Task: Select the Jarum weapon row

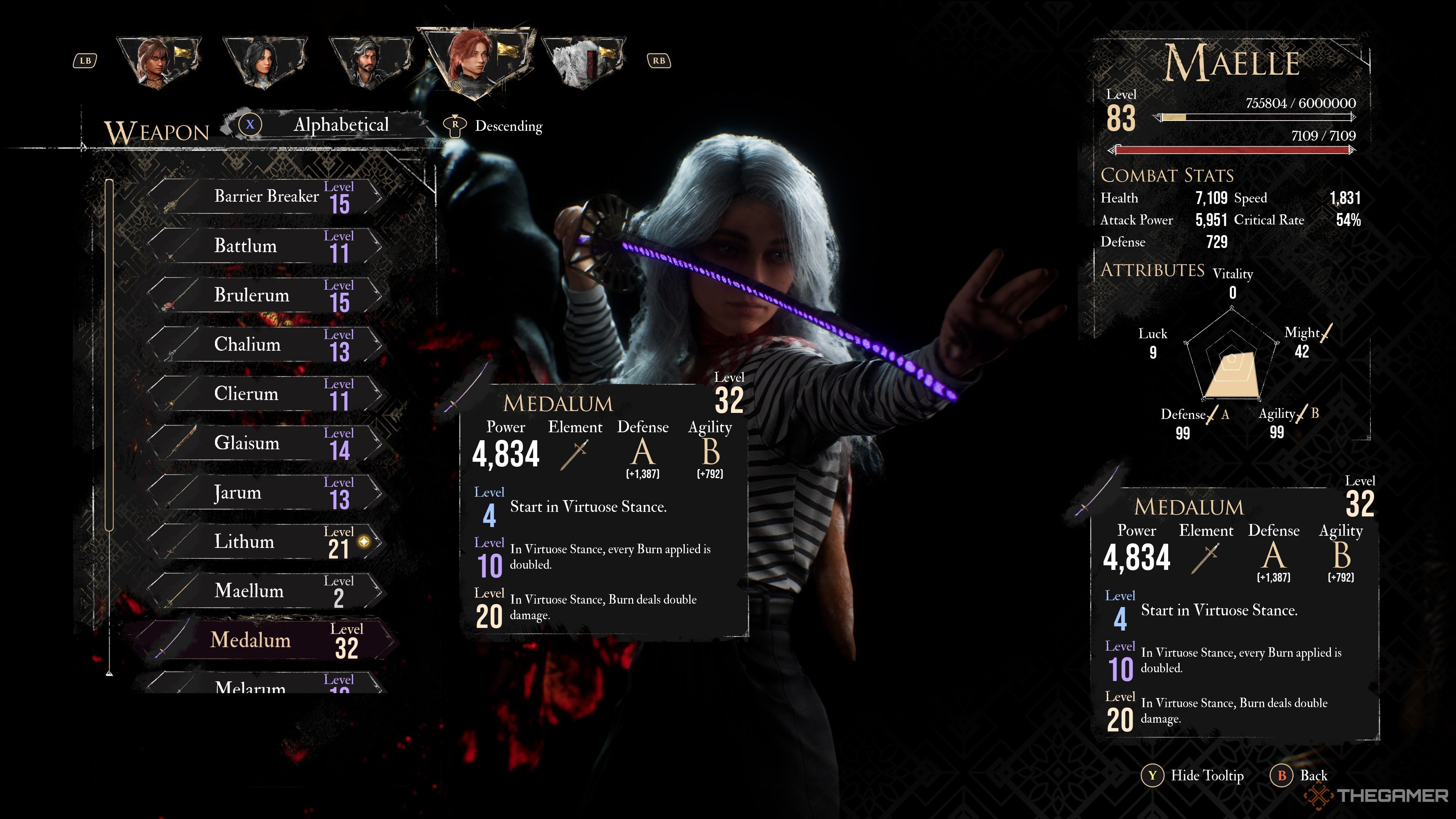Action: [266, 492]
